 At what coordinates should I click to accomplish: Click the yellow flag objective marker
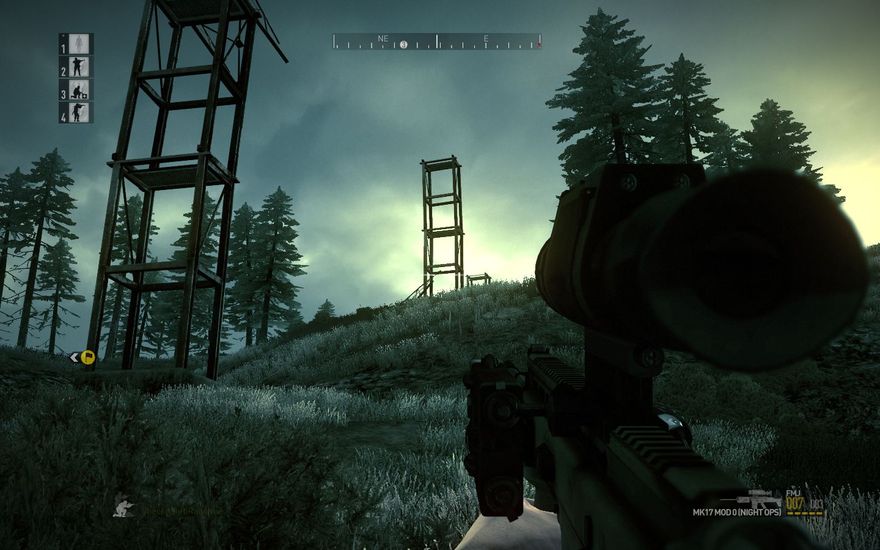click(x=88, y=356)
